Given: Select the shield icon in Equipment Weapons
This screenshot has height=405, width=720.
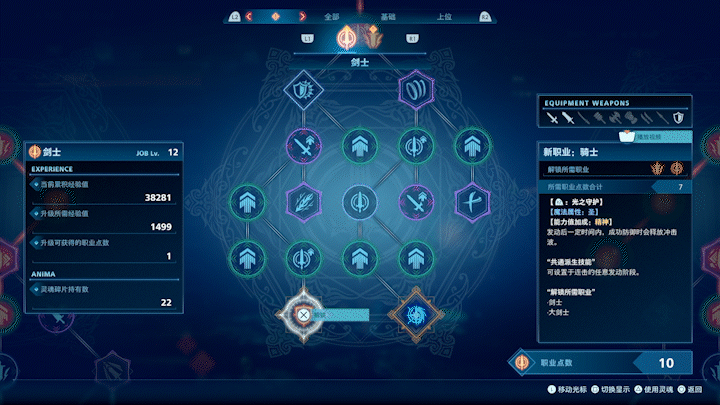Looking at the screenshot, I should pos(678,118).
